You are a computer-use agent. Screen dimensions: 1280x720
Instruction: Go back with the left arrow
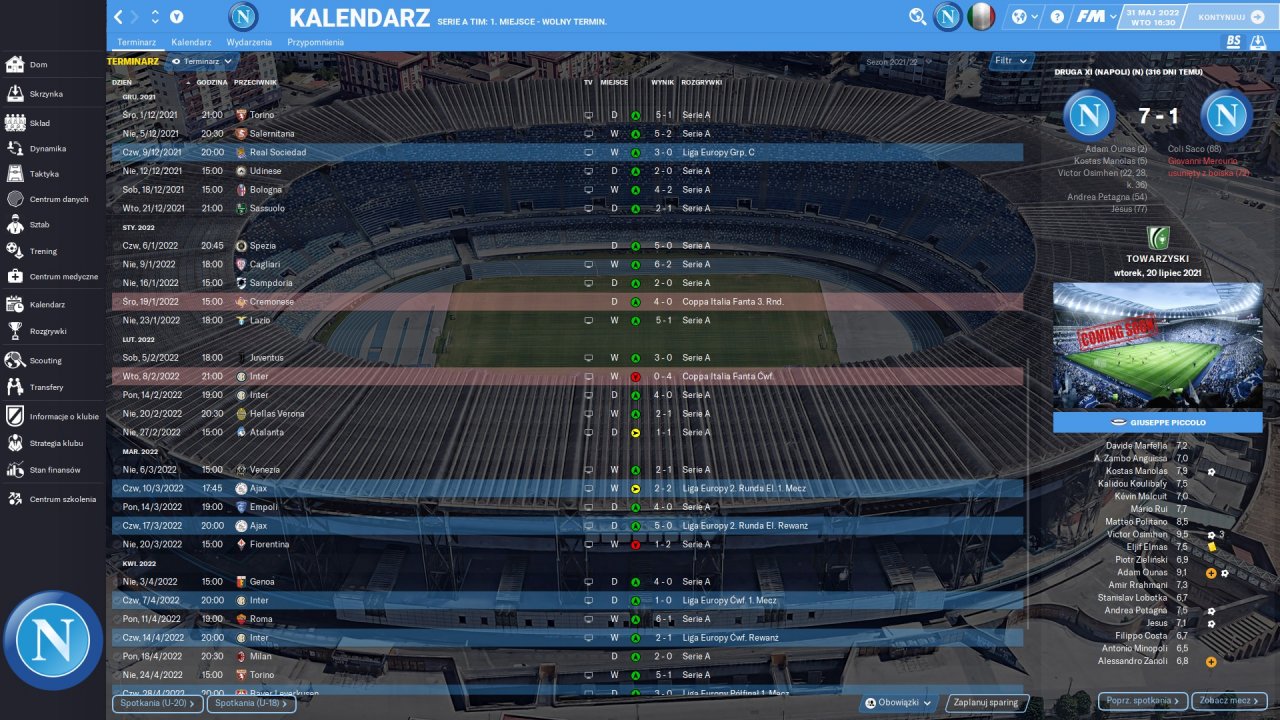(x=119, y=17)
